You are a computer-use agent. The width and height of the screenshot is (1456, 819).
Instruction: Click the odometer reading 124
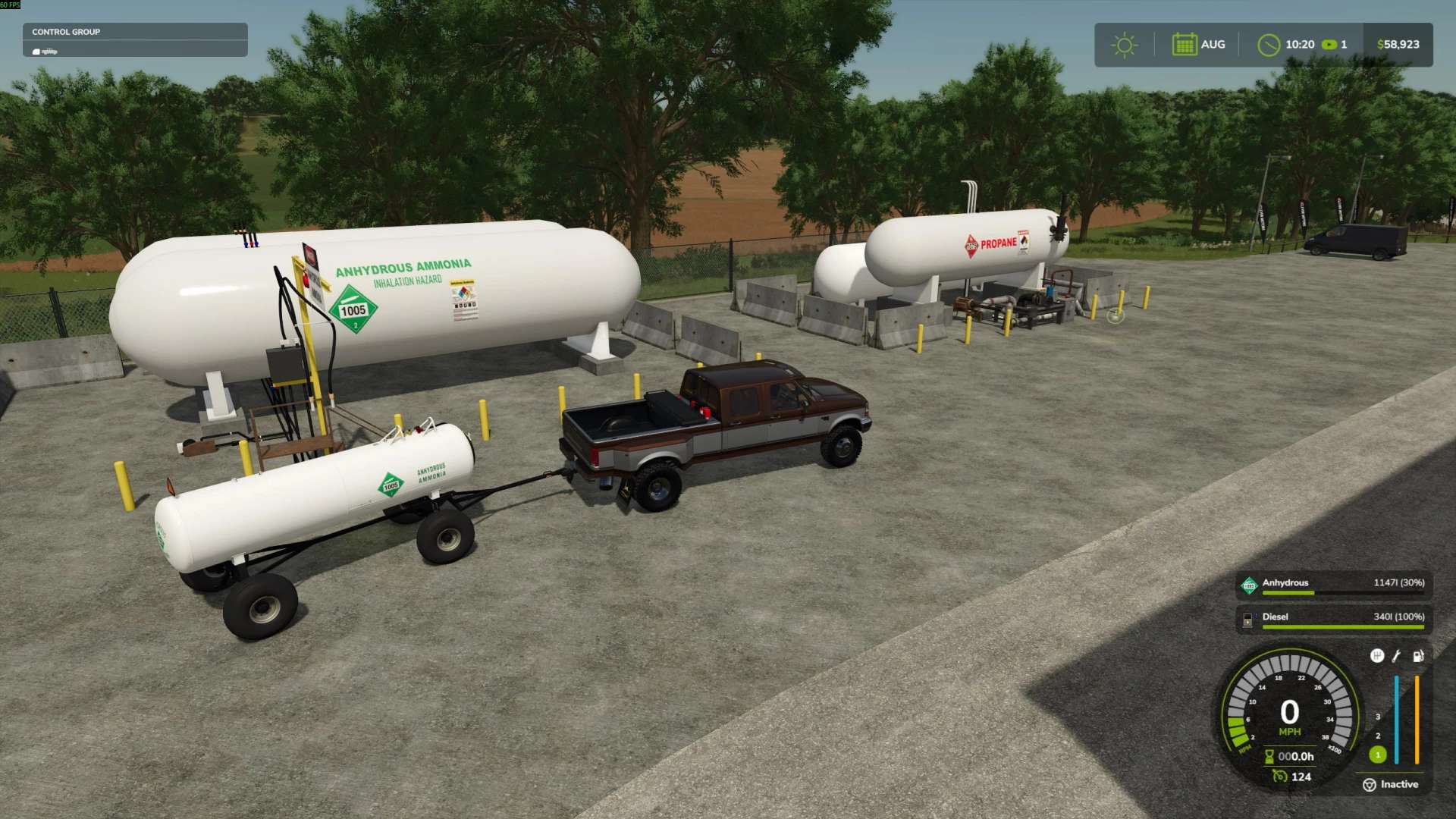point(1298,777)
